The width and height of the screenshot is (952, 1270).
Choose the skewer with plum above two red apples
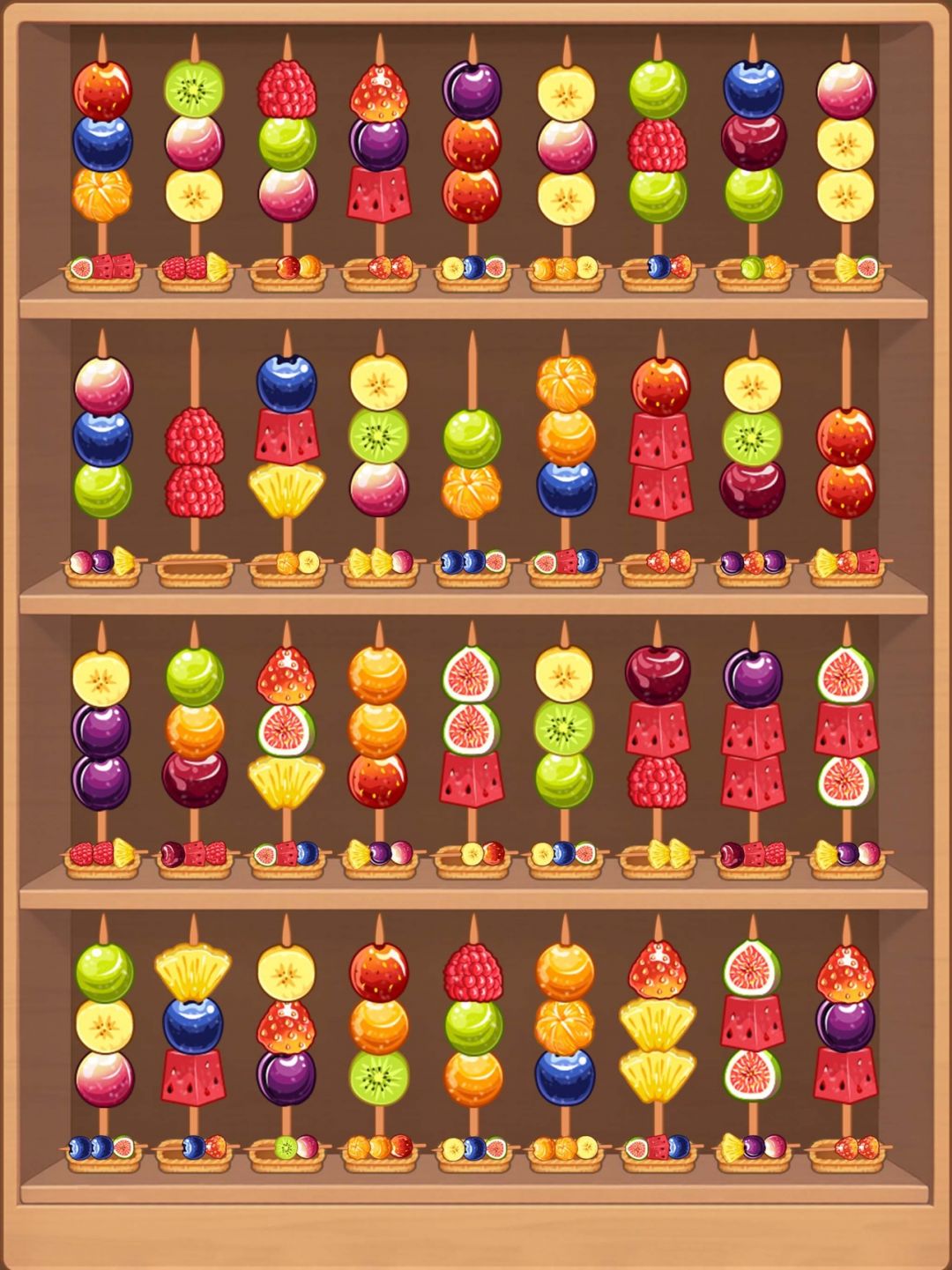tap(472, 143)
